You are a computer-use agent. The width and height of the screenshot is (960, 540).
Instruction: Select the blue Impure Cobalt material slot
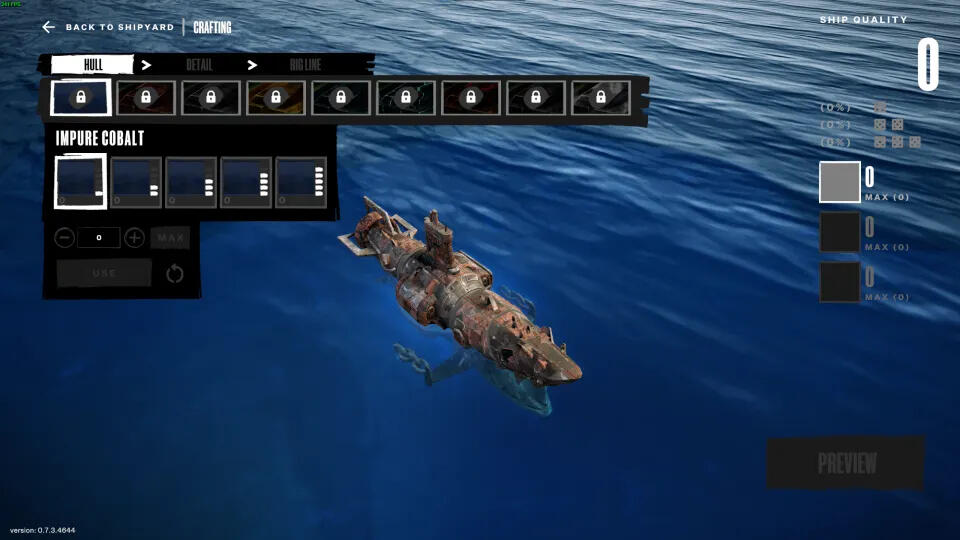(81, 97)
